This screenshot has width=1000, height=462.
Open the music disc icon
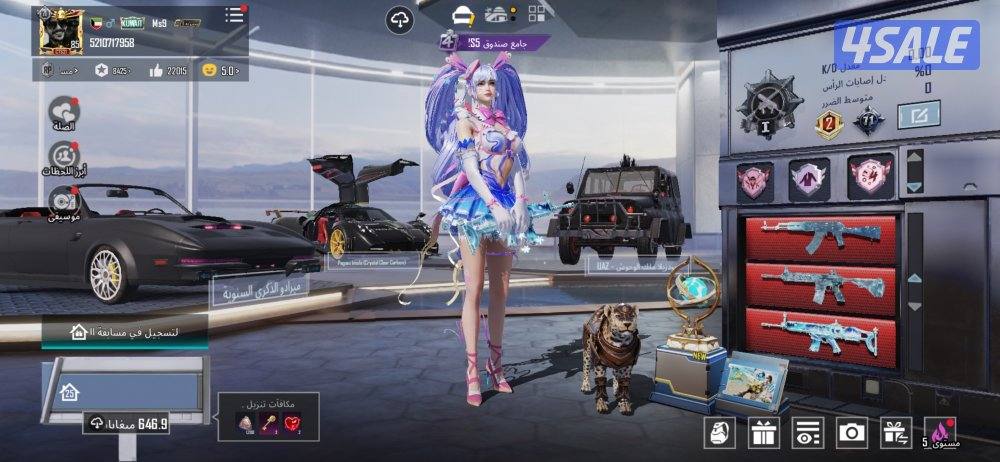[64, 202]
